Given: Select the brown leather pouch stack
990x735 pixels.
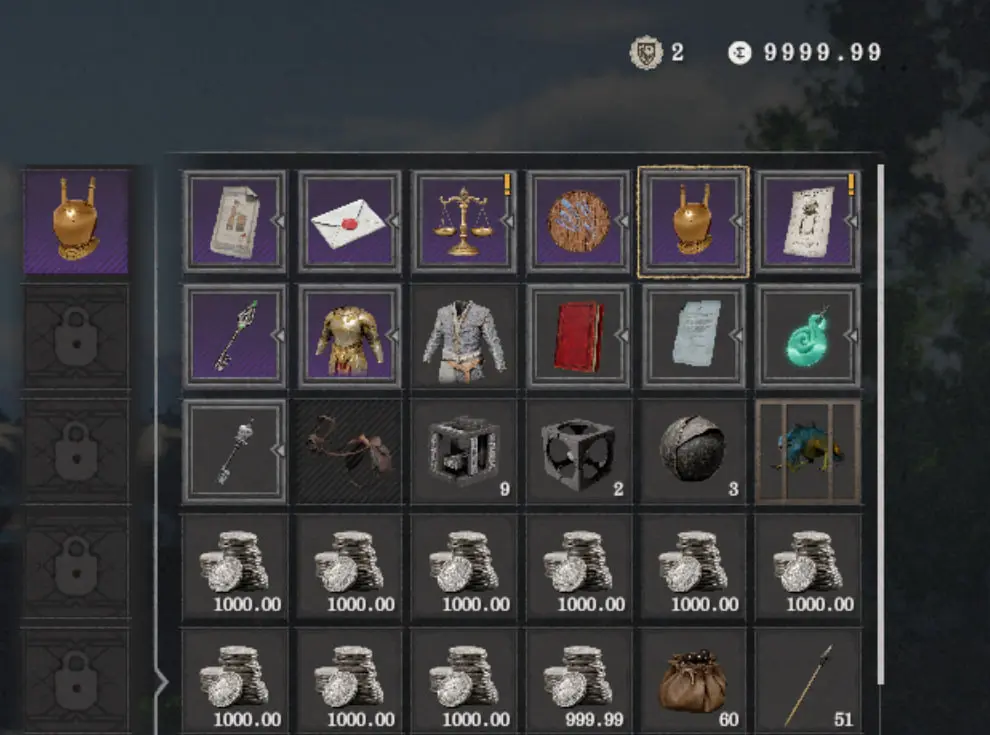Looking at the screenshot, I should tap(693, 680).
